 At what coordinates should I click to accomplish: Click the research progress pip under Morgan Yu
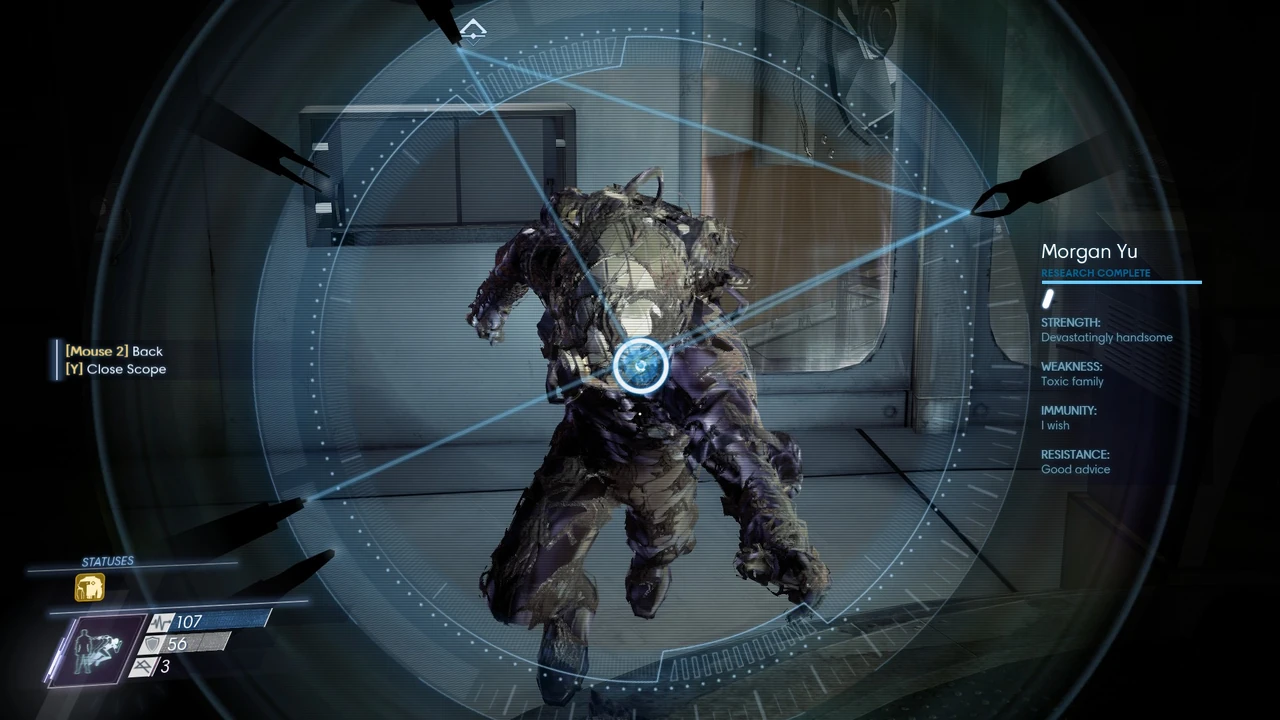click(1049, 299)
